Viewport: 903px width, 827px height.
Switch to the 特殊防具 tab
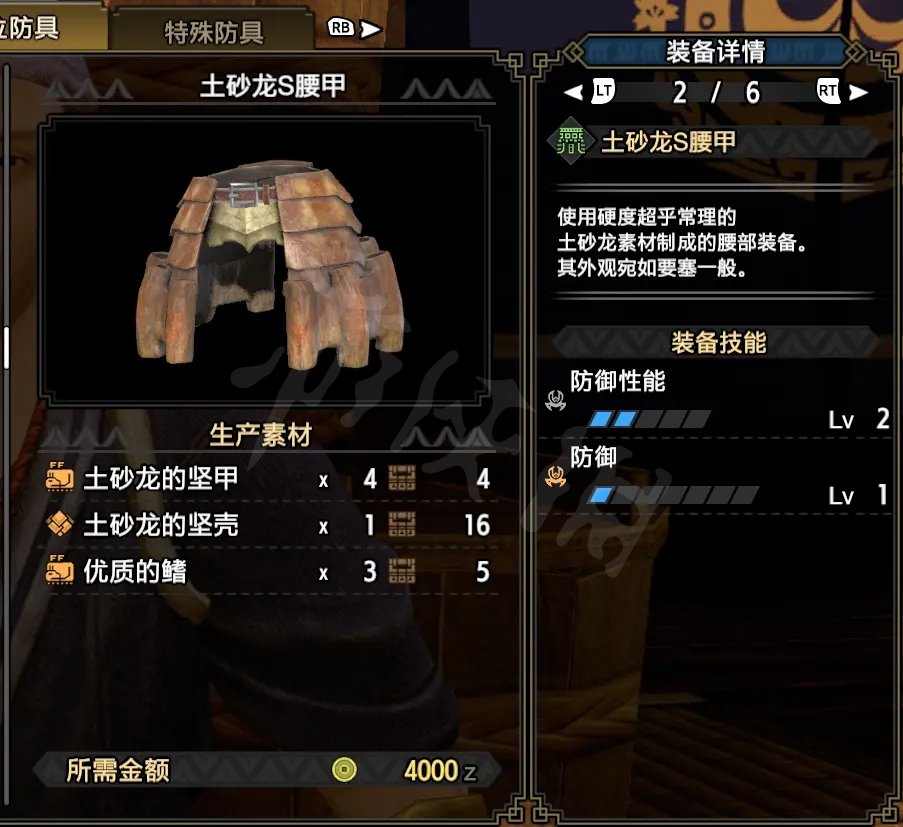click(x=213, y=32)
